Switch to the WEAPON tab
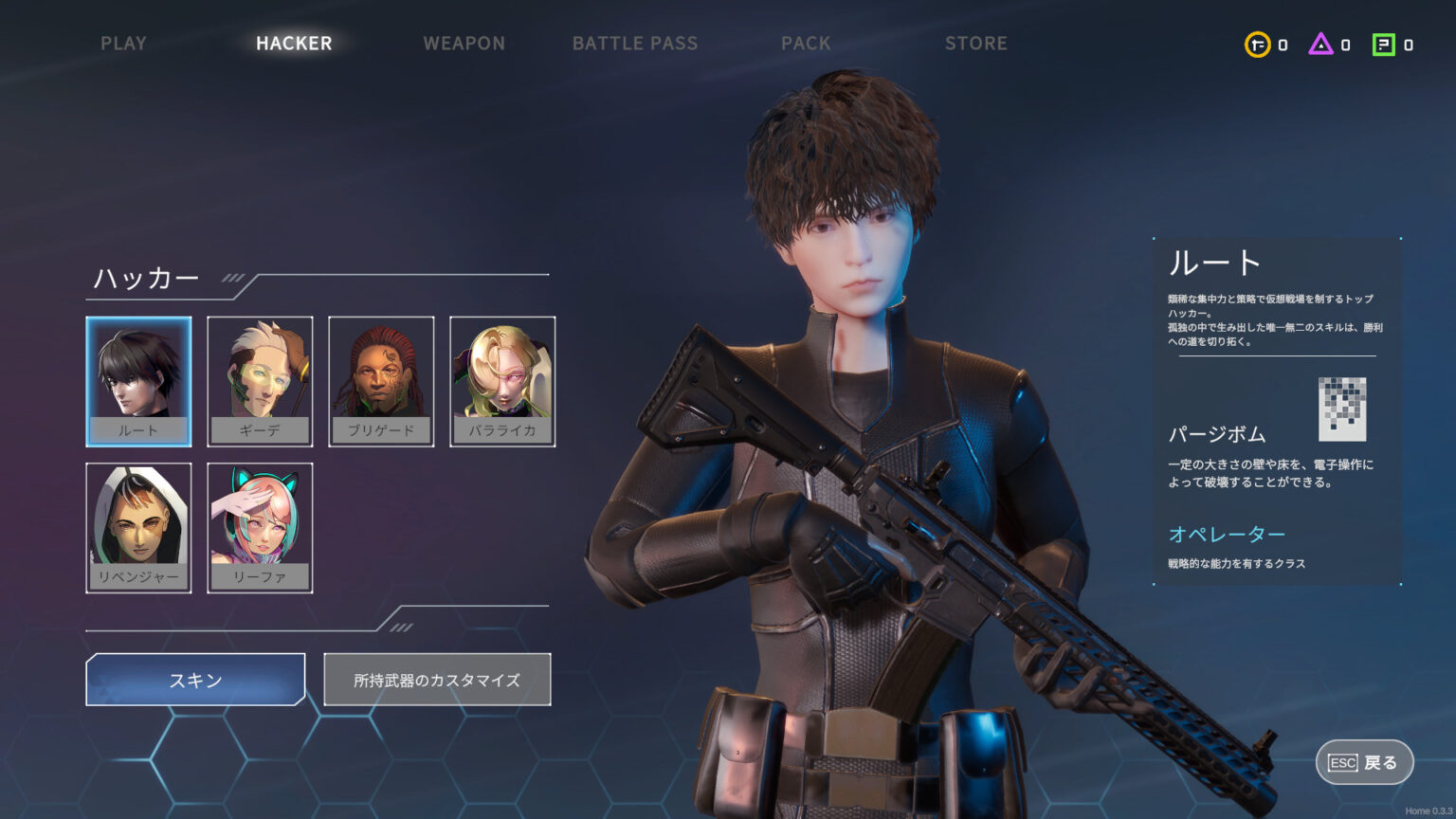The width and height of the screenshot is (1456, 819). (464, 44)
